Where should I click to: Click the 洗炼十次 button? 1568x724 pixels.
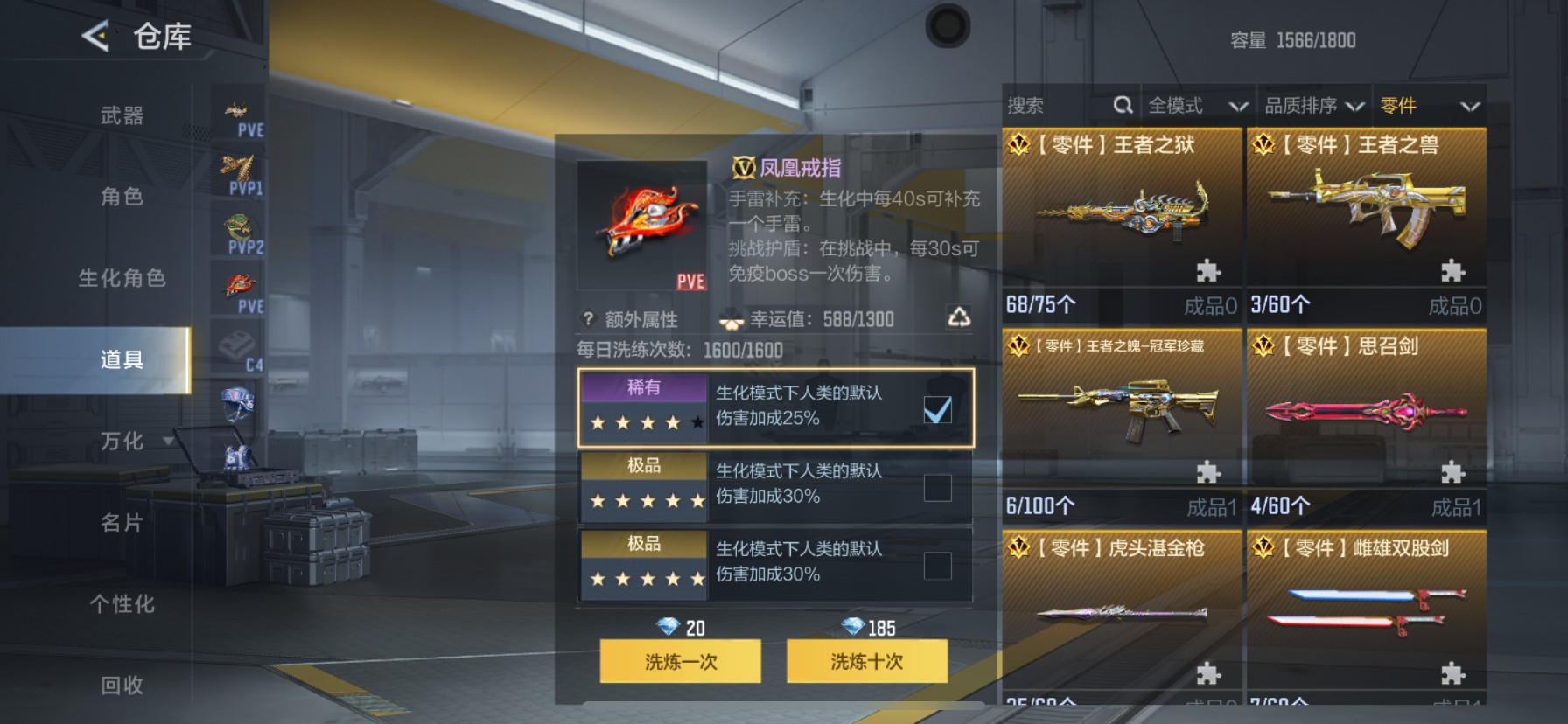point(867,662)
